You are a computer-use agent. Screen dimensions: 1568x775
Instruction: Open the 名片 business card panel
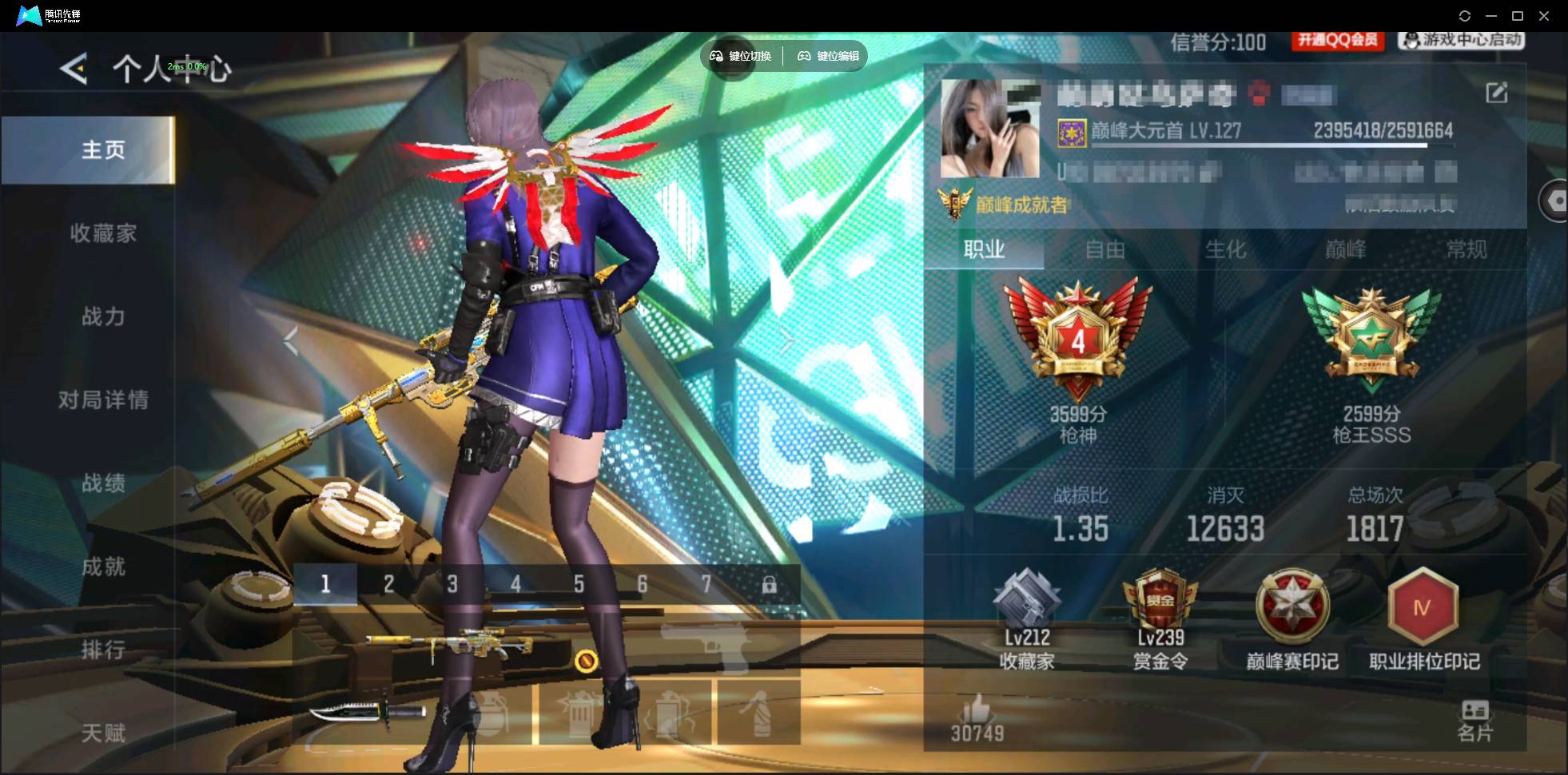pyautogui.click(x=1474, y=719)
